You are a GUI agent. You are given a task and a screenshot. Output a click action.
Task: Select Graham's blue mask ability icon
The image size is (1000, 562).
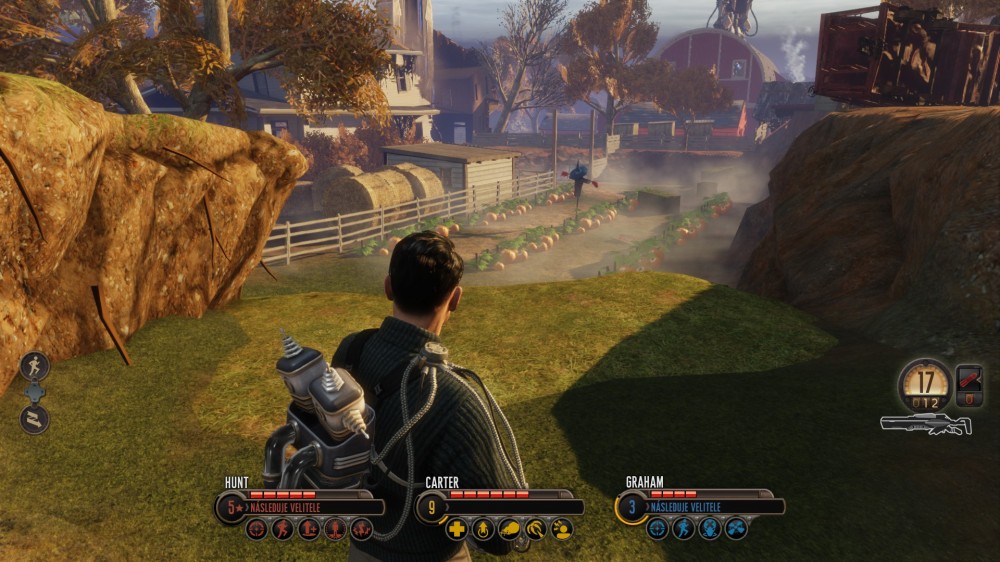pyautogui.click(x=709, y=529)
